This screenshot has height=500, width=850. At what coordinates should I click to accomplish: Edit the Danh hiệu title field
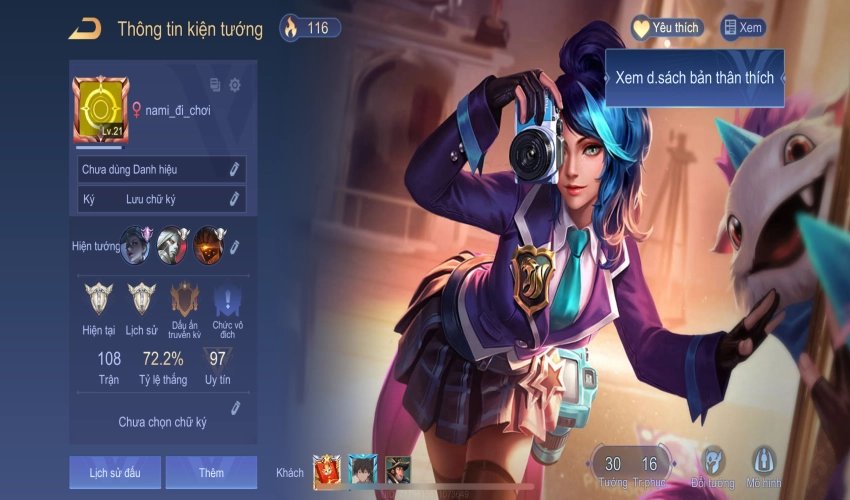pyautogui.click(x=235, y=170)
